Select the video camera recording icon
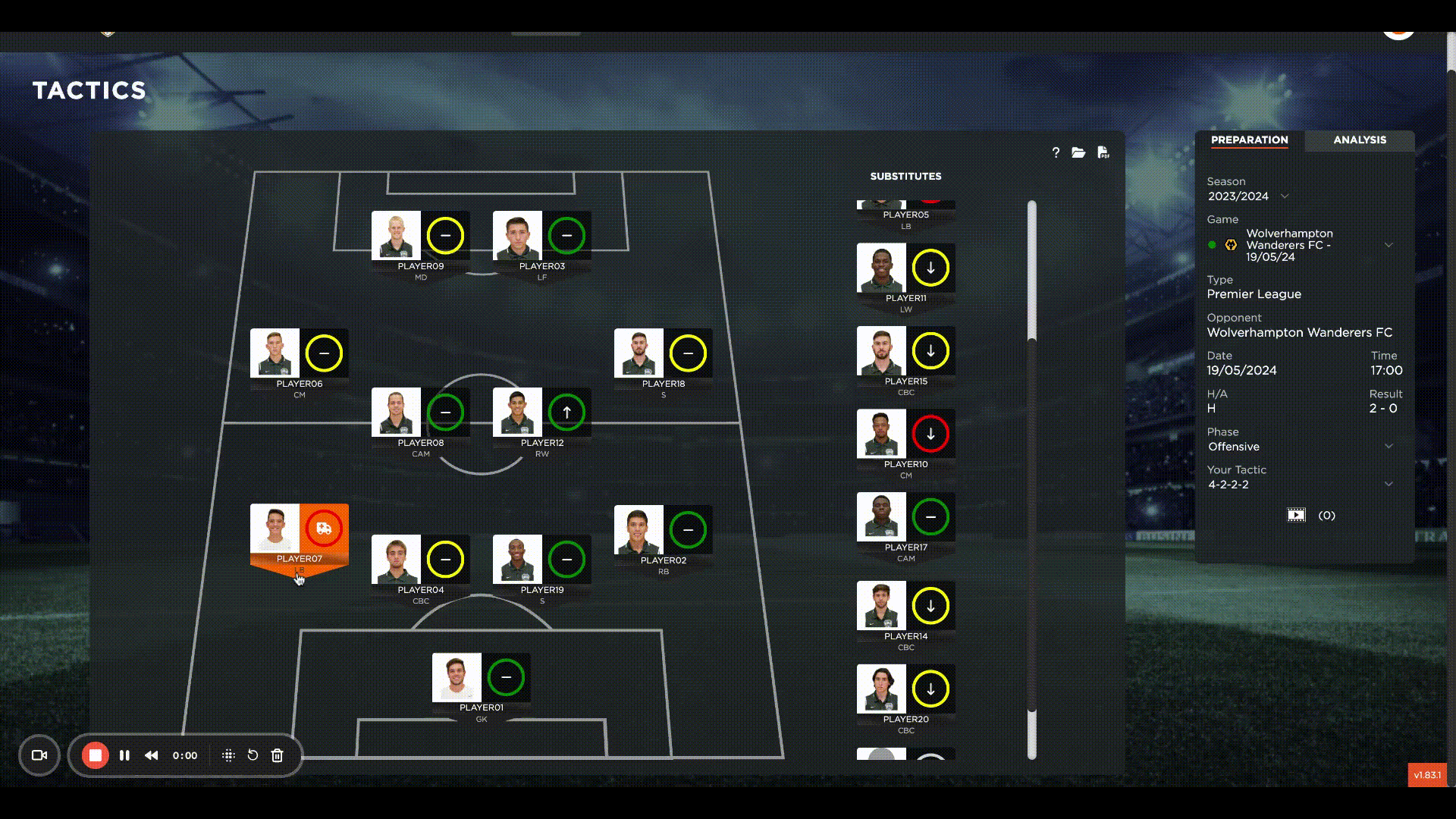 point(39,755)
